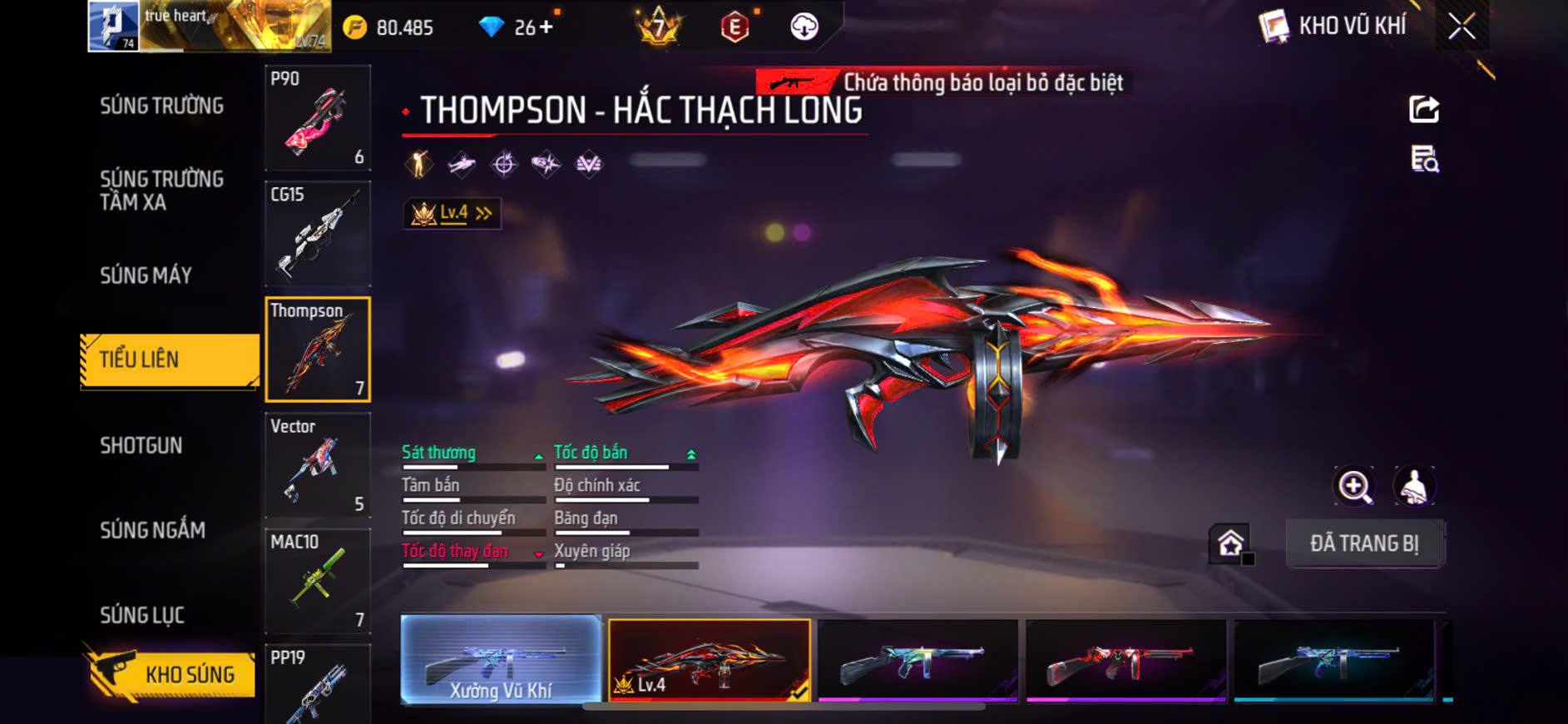The width and height of the screenshot is (1568, 724).
Task: Select the Vector weapon tile
Action: point(318,465)
